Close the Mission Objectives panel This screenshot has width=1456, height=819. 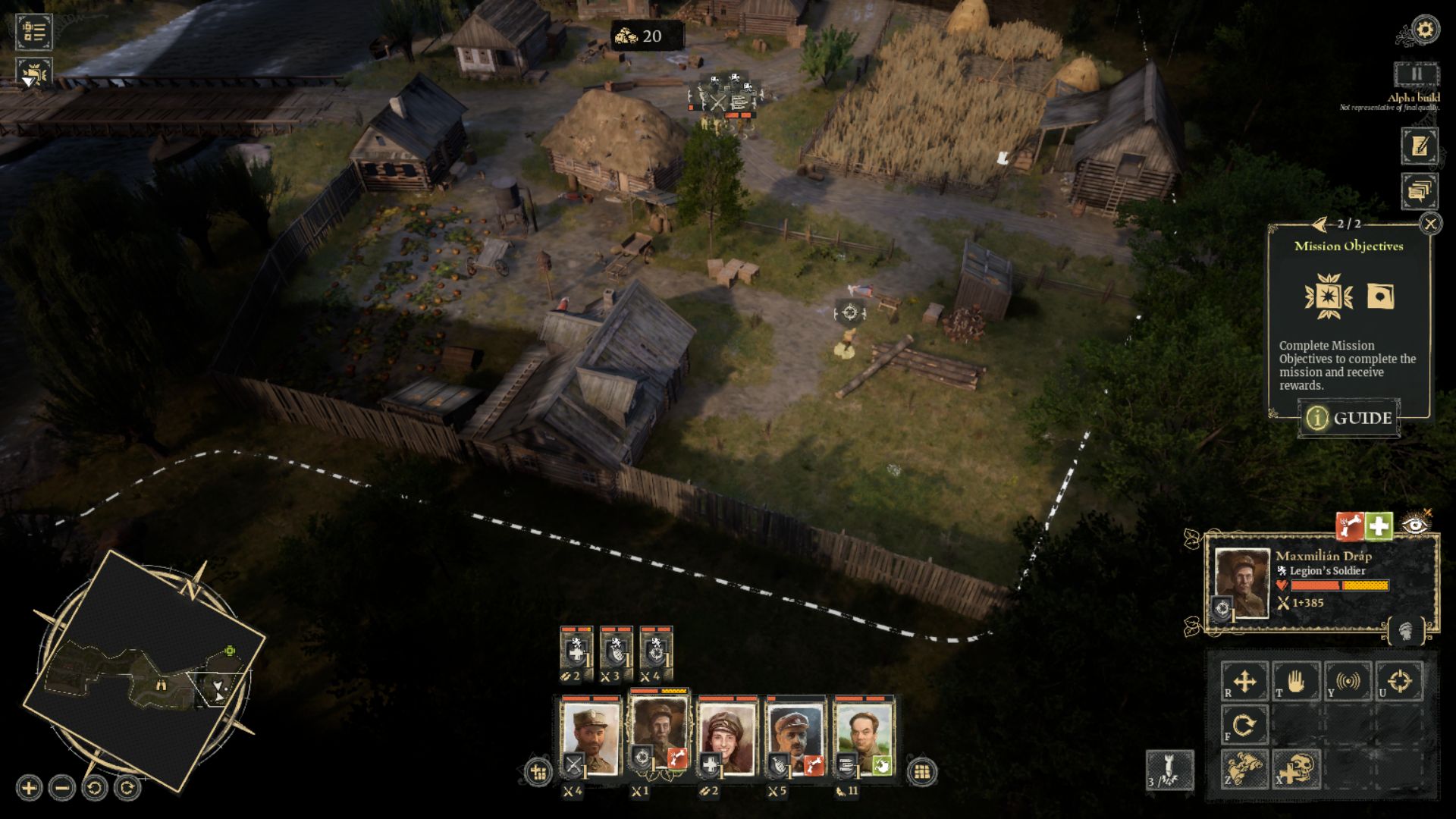pyautogui.click(x=1430, y=224)
